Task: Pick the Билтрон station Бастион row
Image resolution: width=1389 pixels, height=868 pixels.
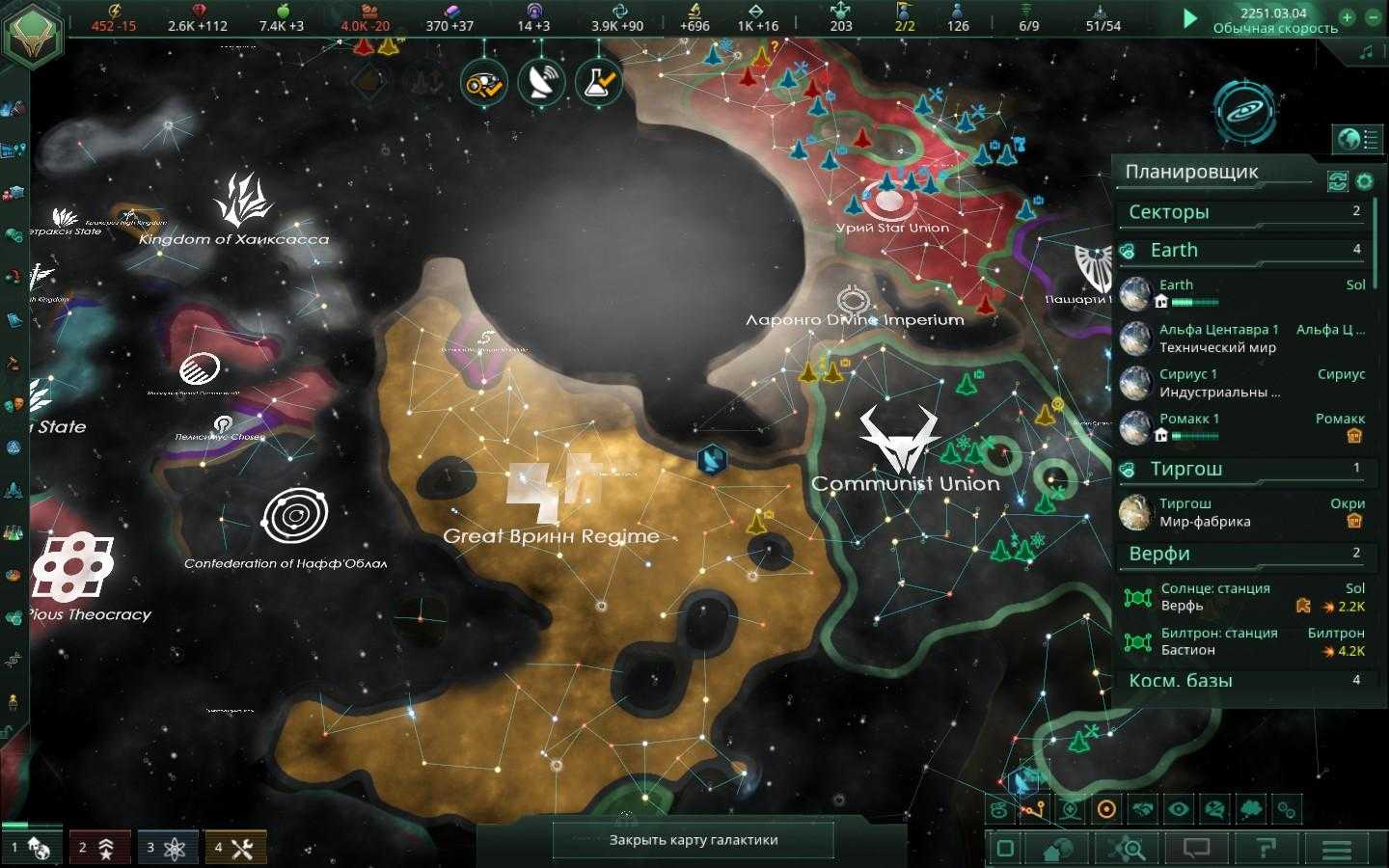Action: coord(1242,641)
